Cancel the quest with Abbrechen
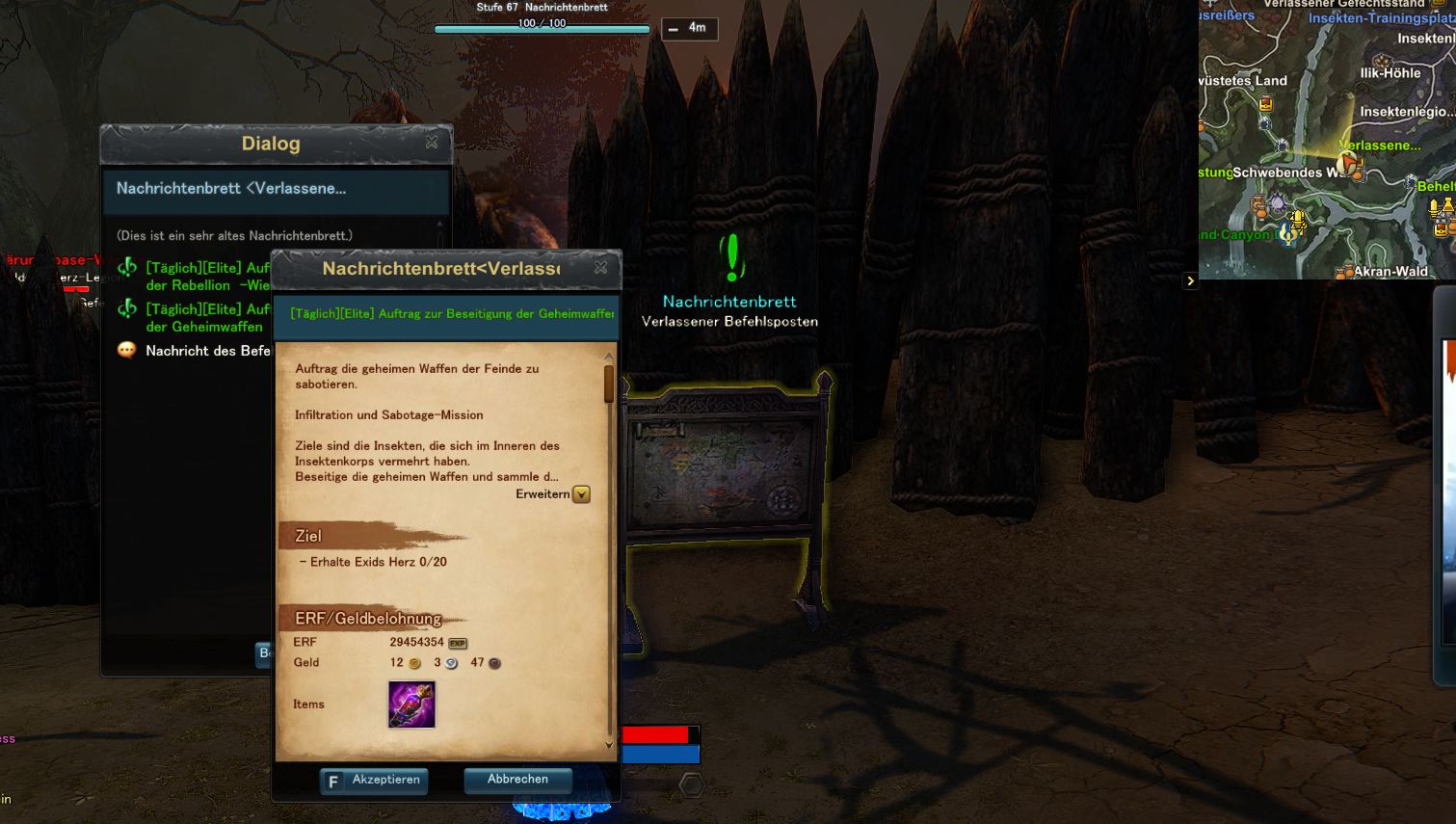The image size is (1456, 824). coord(517,780)
